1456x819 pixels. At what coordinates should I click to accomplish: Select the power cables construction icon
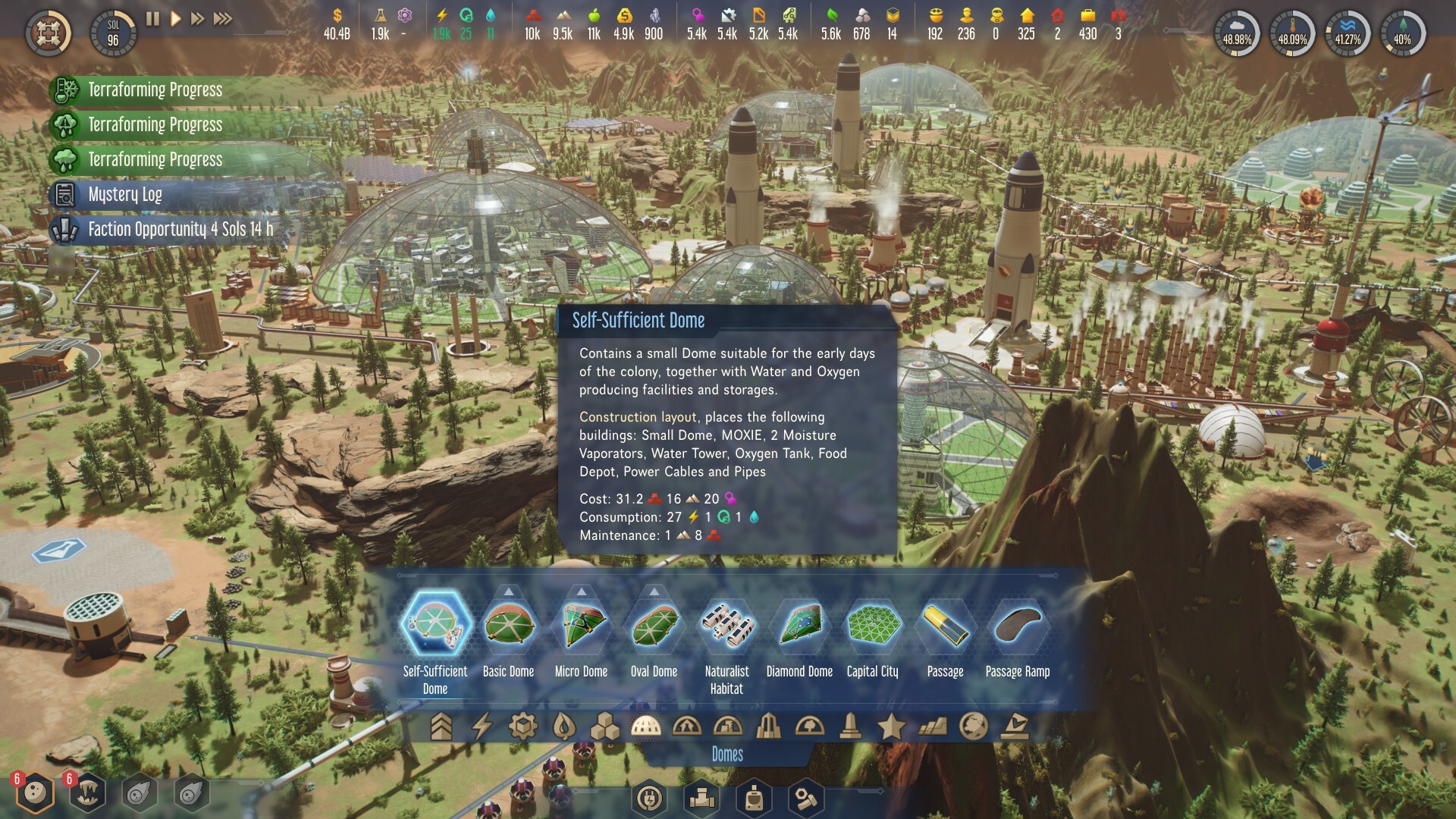click(649, 799)
